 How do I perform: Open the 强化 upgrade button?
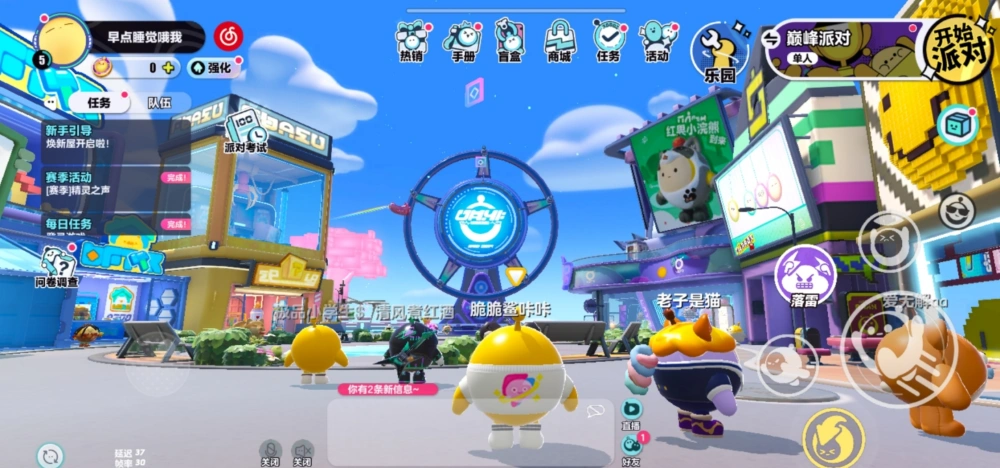point(210,68)
